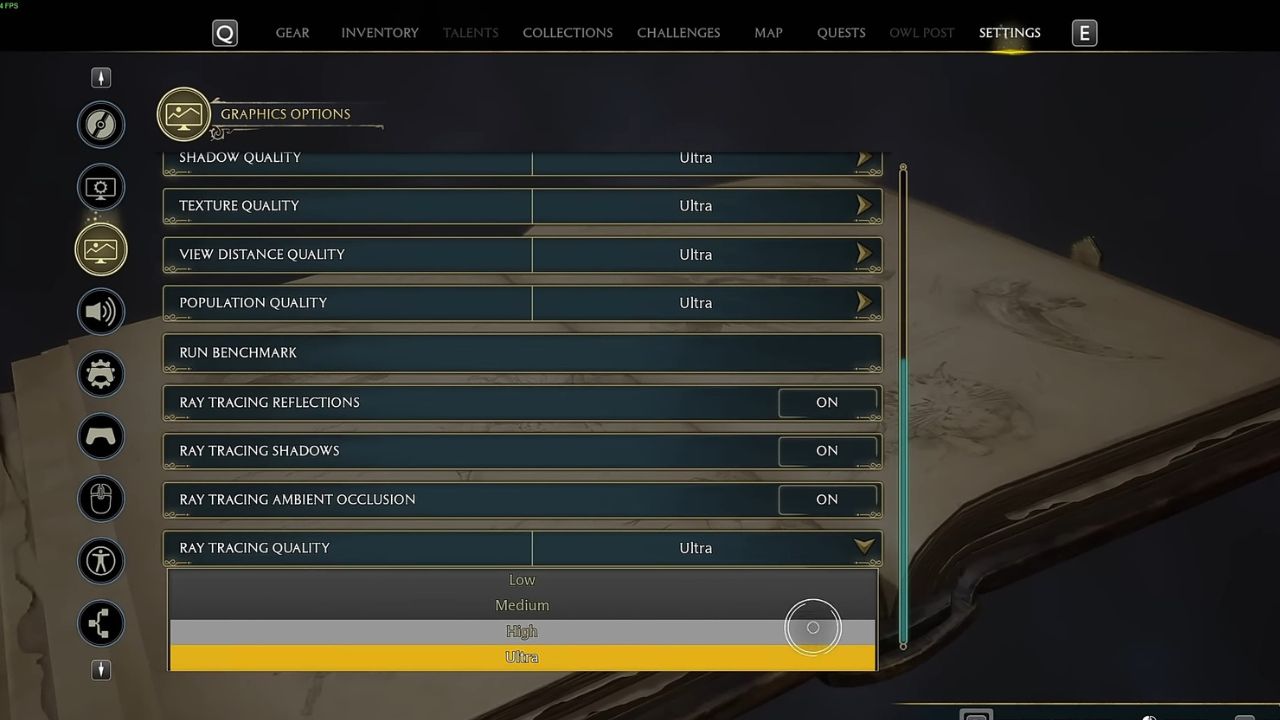Toggle Ray Tracing Ambient Occlusion off
Screen dimensions: 1280x720
(x=827, y=499)
